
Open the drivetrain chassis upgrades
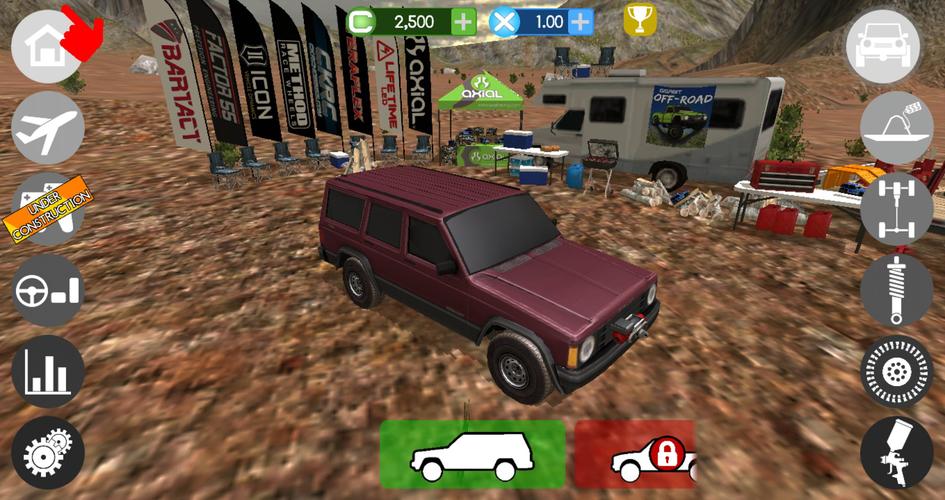click(896, 208)
